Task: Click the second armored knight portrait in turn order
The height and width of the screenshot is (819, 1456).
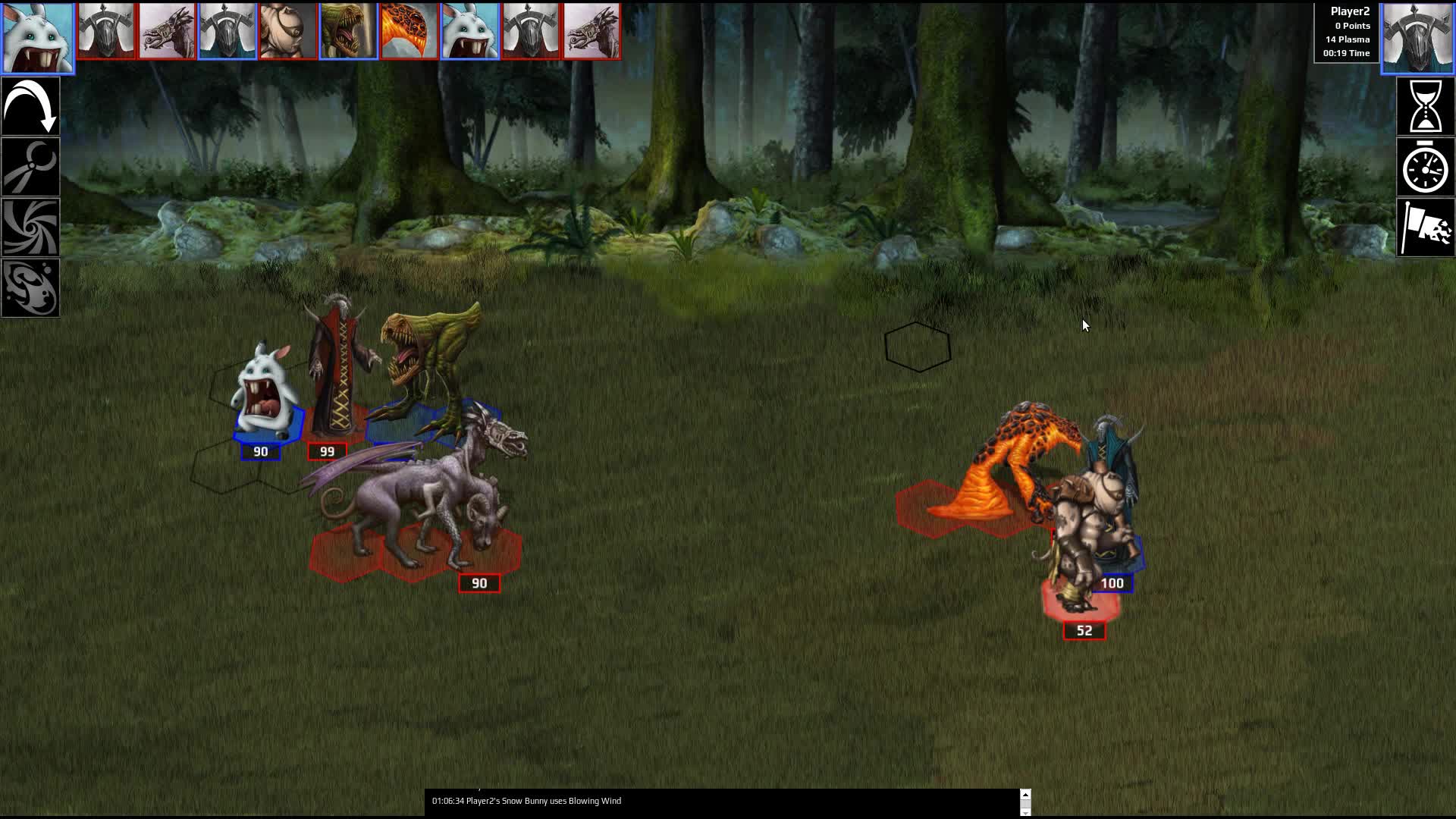Action: click(x=227, y=31)
